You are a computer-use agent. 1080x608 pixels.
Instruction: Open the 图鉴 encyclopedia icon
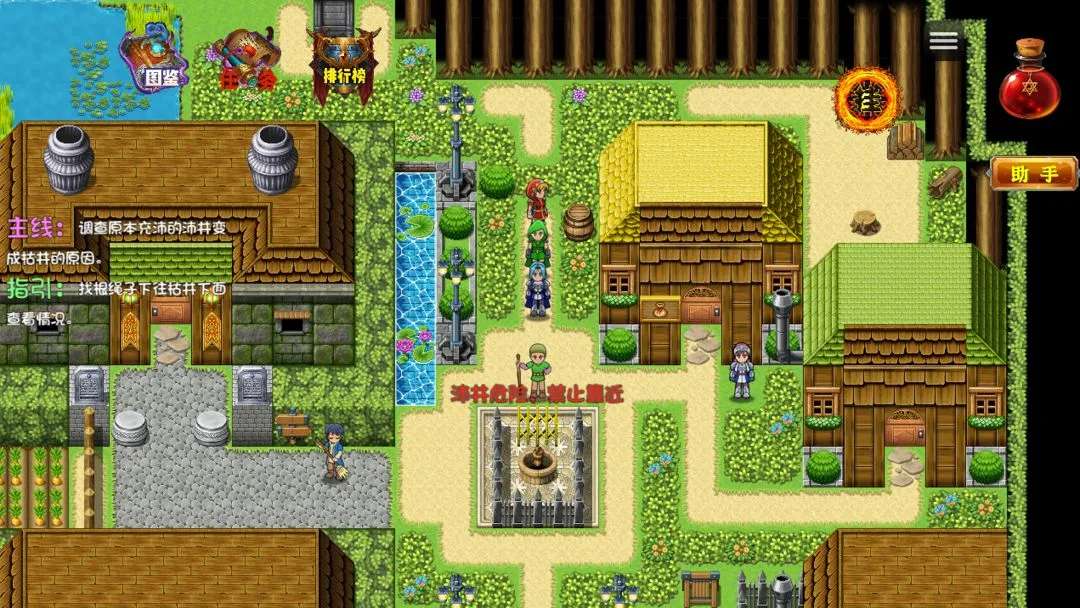pos(153,58)
